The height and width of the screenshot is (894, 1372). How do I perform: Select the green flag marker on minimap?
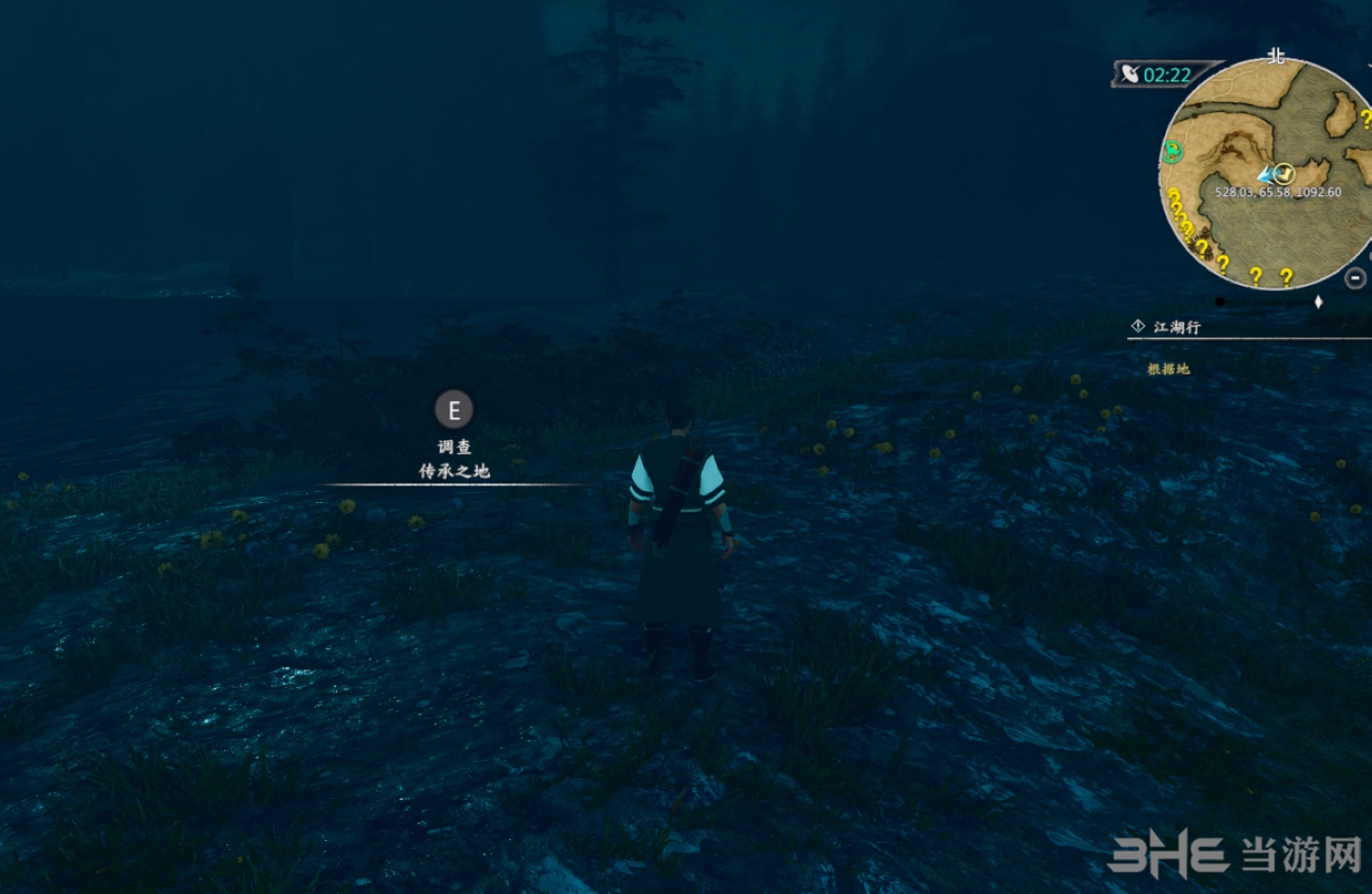tap(1173, 152)
